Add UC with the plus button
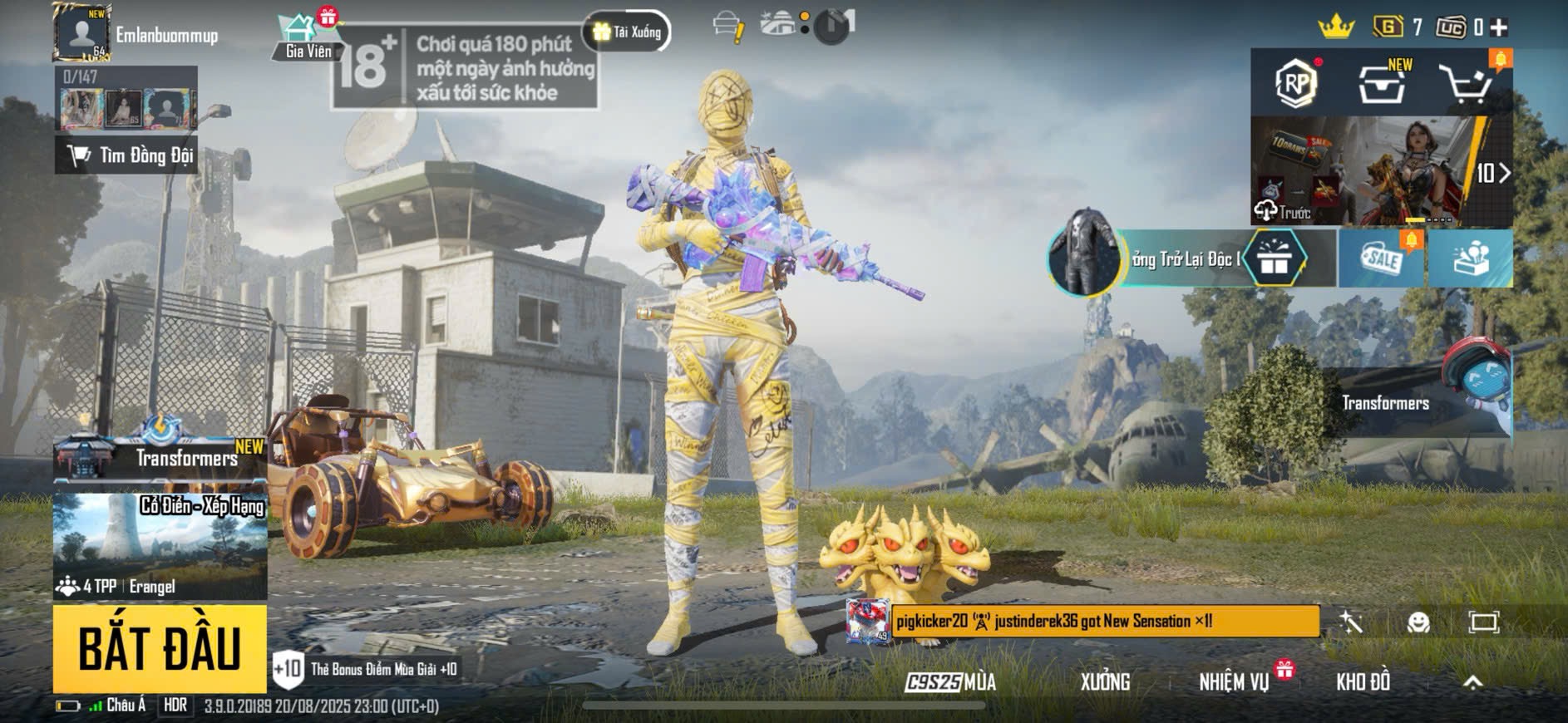This screenshot has height=723, width=1568. pos(1499,27)
